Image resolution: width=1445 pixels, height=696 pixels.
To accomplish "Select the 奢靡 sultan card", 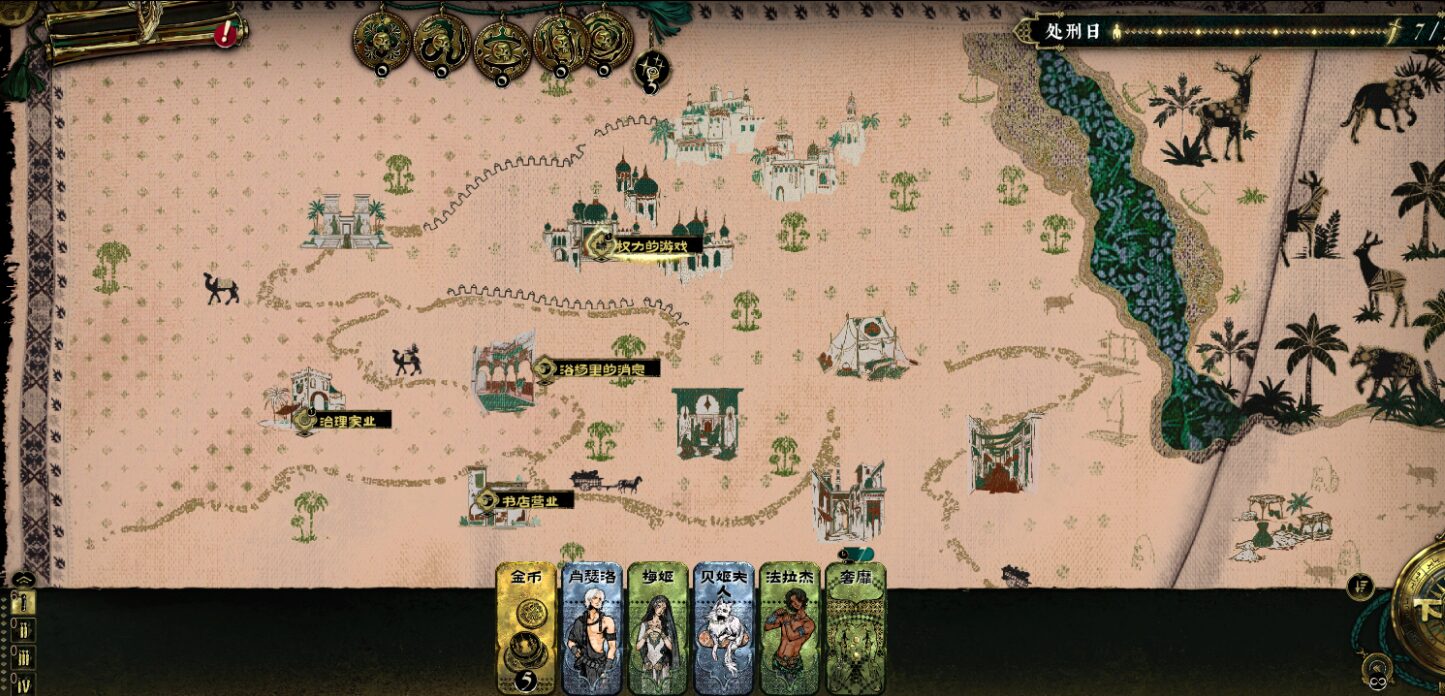I will [855, 627].
